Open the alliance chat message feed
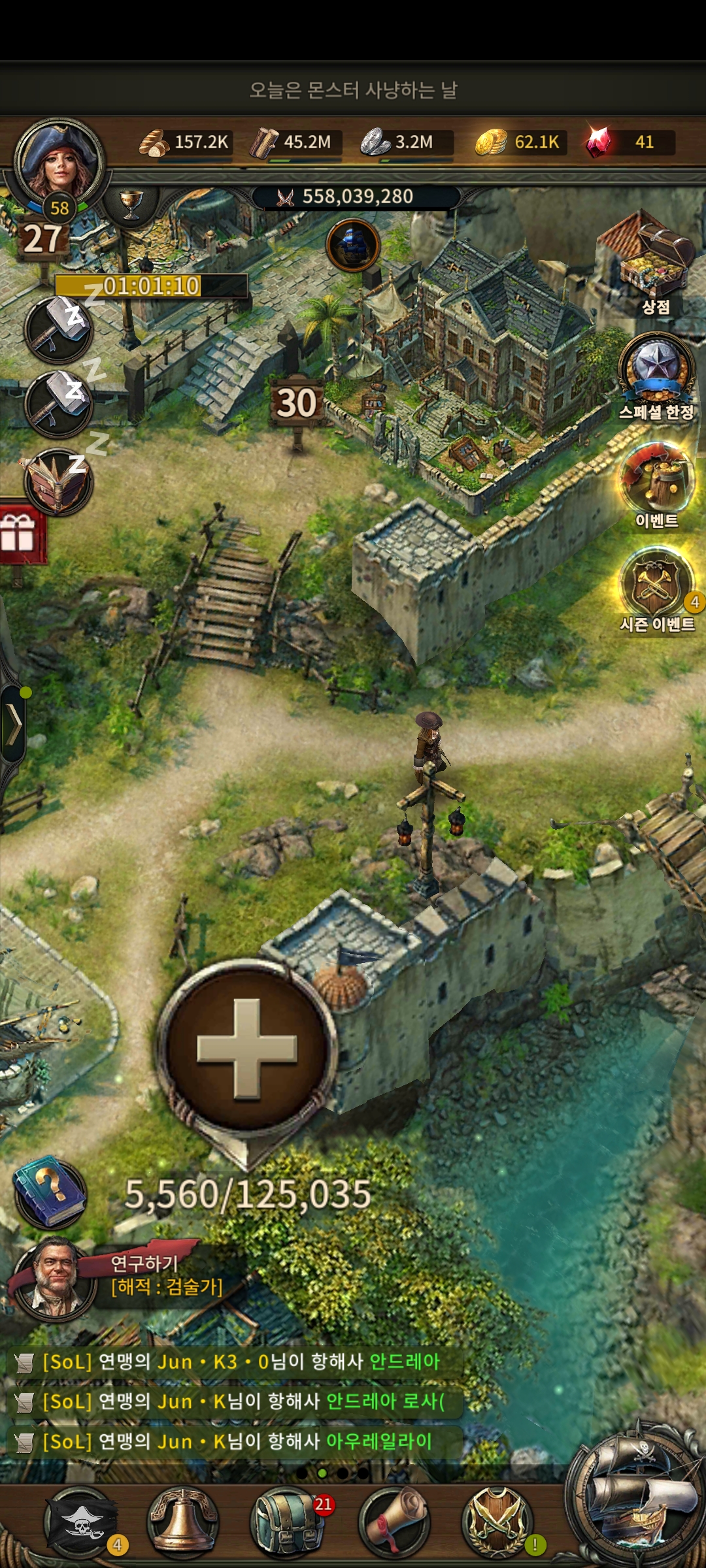 (235, 1401)
